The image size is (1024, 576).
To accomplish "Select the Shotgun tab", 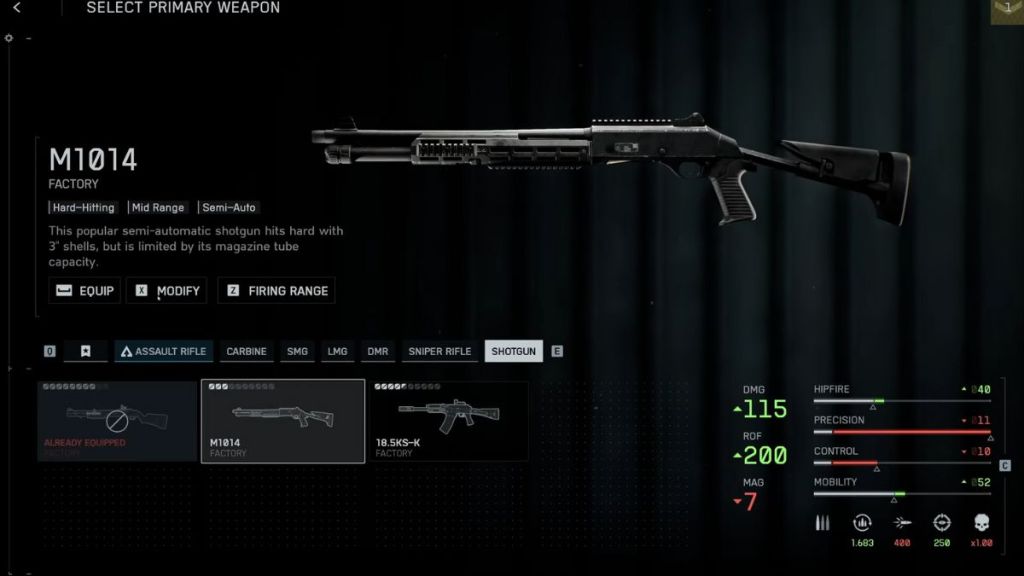I will pyautogui.click(x=513, y=351).
